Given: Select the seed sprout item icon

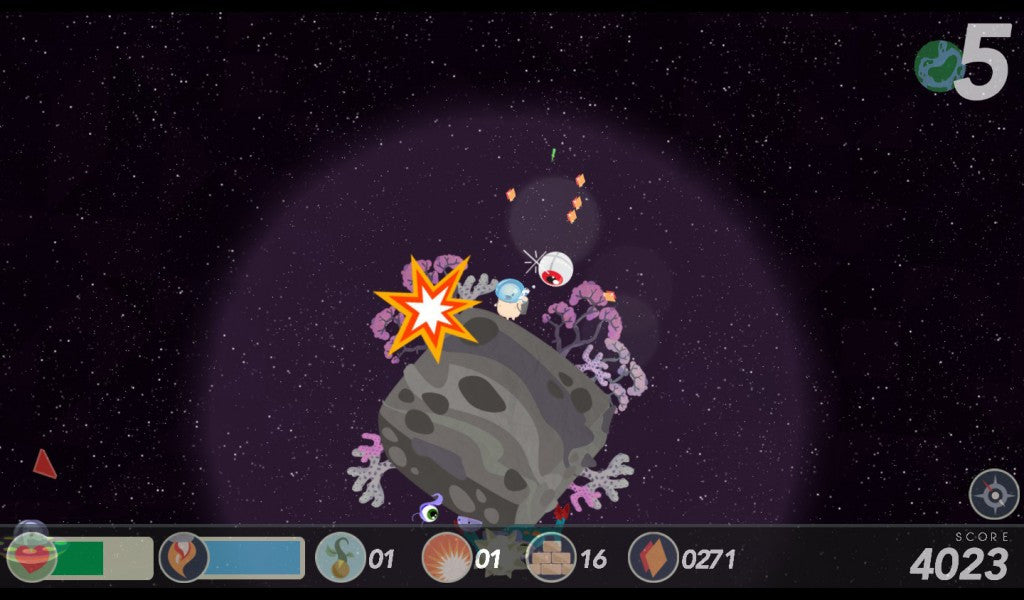Looking at the screenshot, I should click(340, 557).
